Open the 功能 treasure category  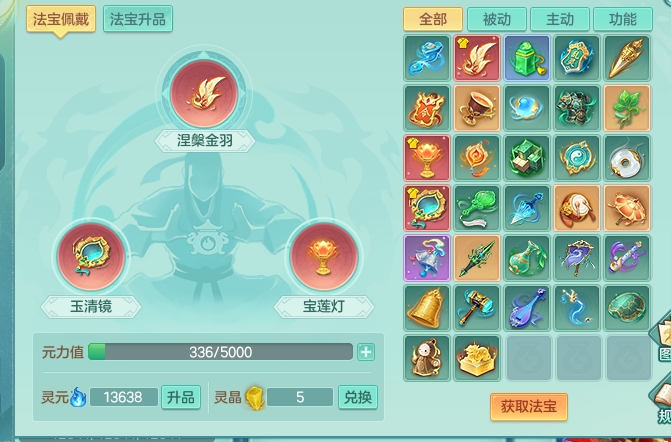[x=622, y=20]
